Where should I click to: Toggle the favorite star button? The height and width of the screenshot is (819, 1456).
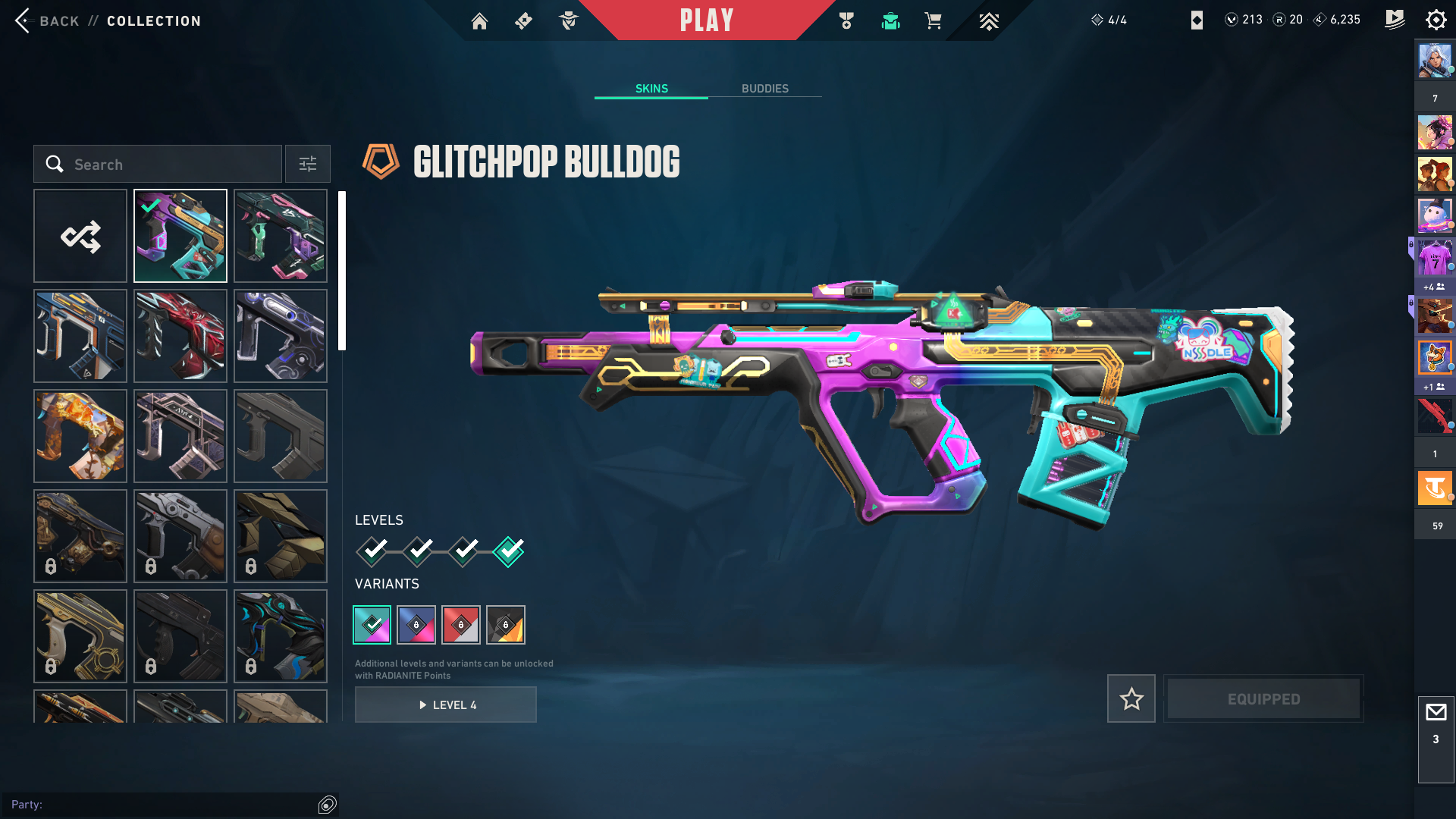pos(1131,698)
